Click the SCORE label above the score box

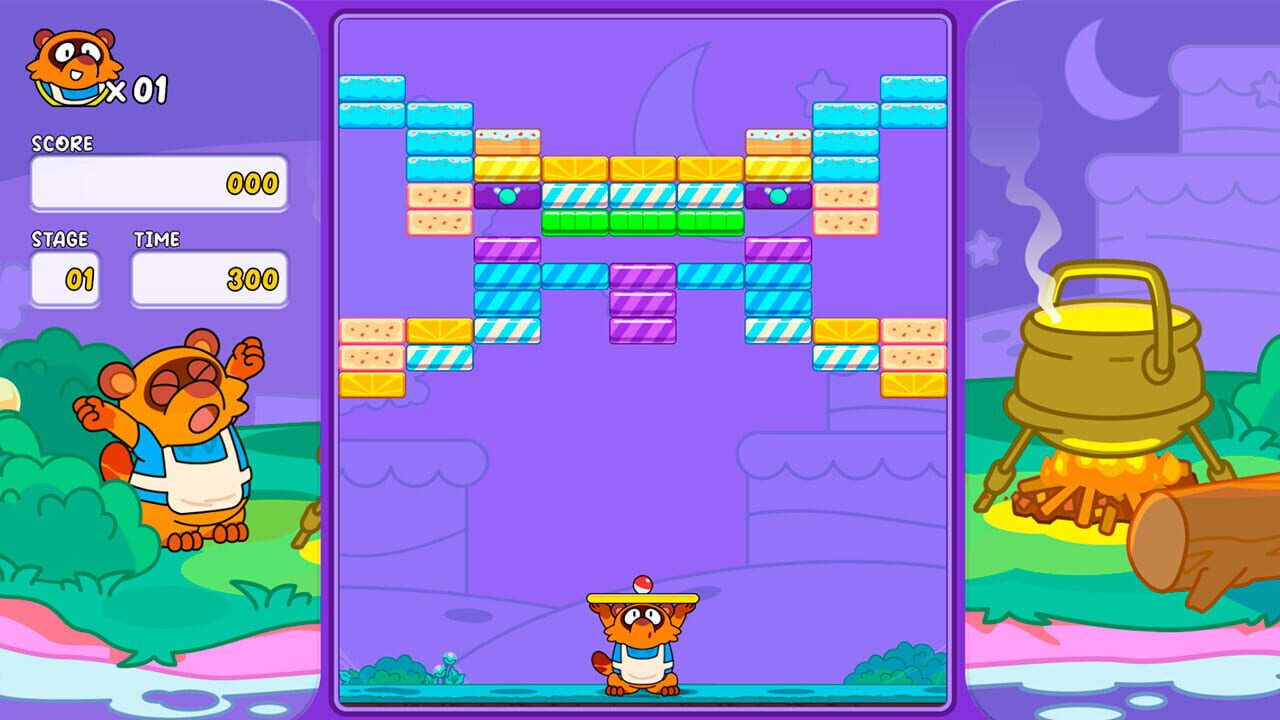tap(62, 143)
